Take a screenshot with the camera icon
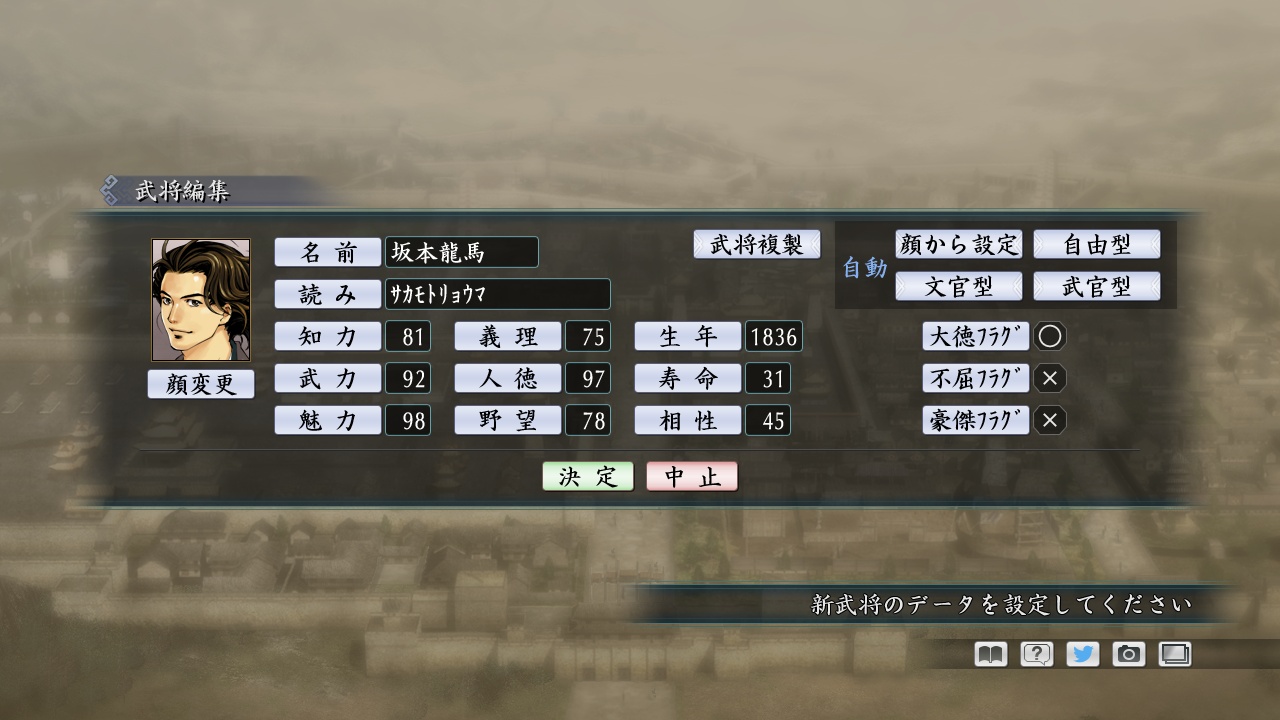The width and height of the screenshot is (1280, 720). (x=1129, y=654)
